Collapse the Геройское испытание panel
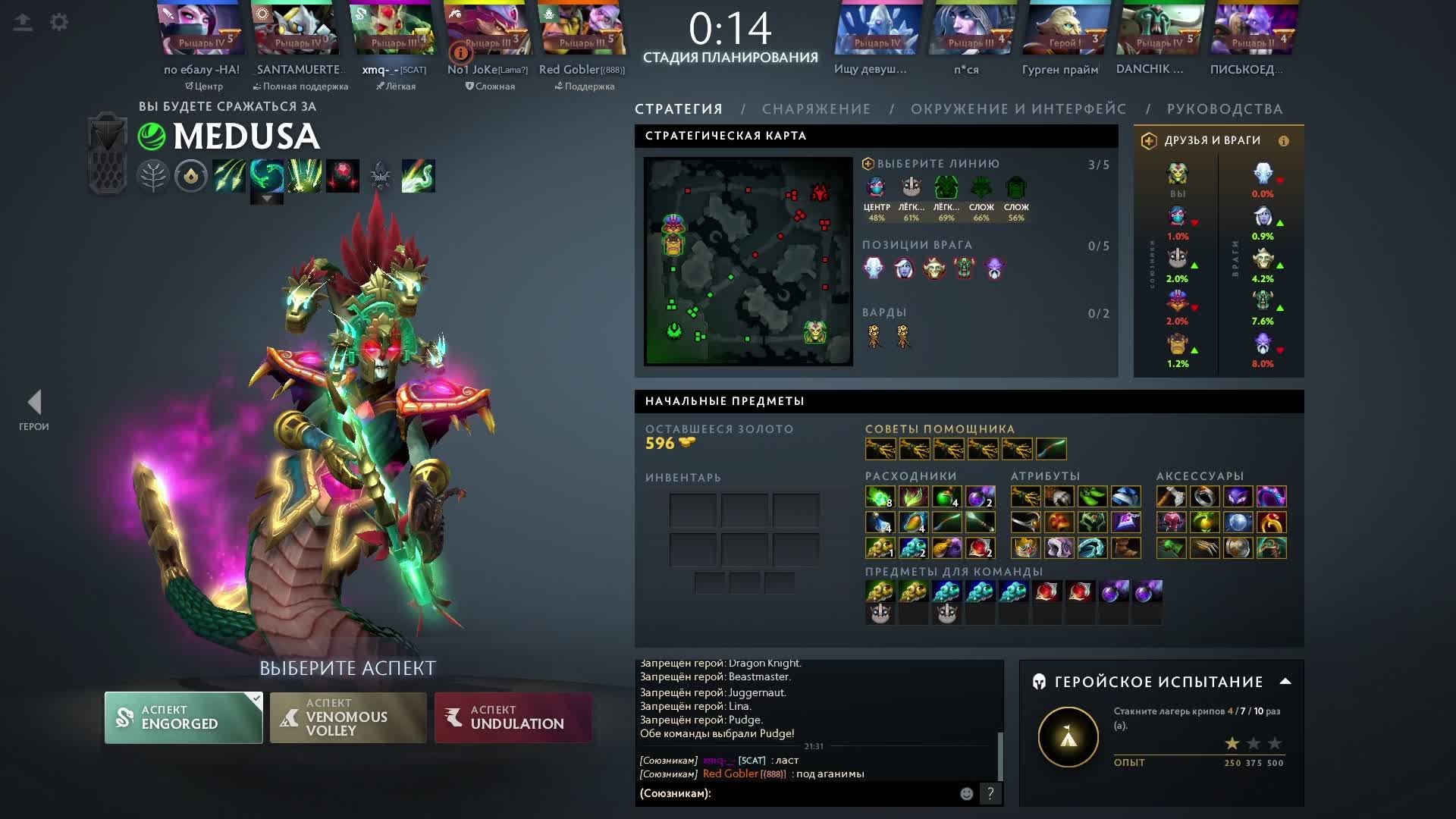1456x819 pixels. pos(1285,681)
